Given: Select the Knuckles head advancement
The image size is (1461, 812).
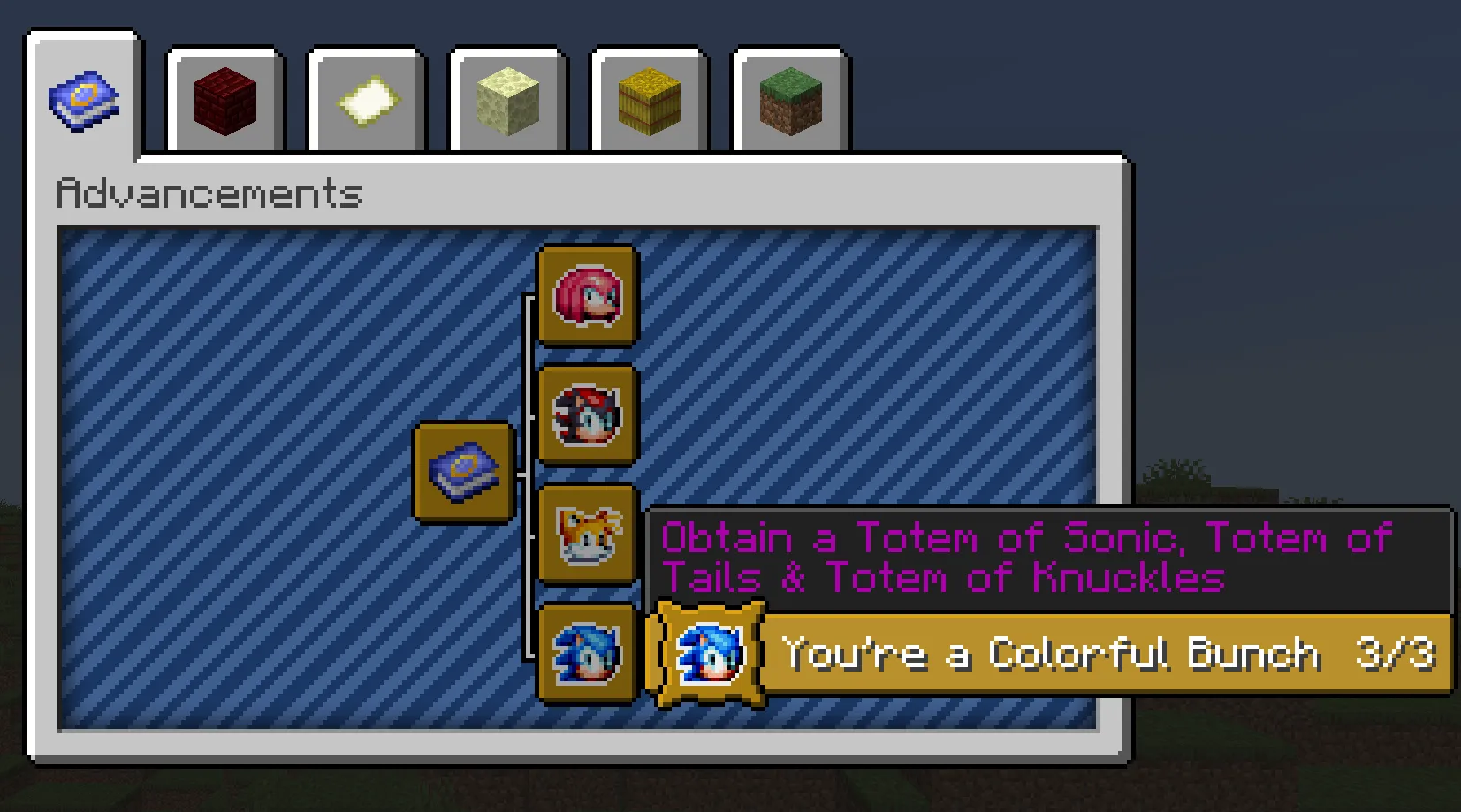Looking at the screenshot, I should pyautogui.click(x=587, y=297).
